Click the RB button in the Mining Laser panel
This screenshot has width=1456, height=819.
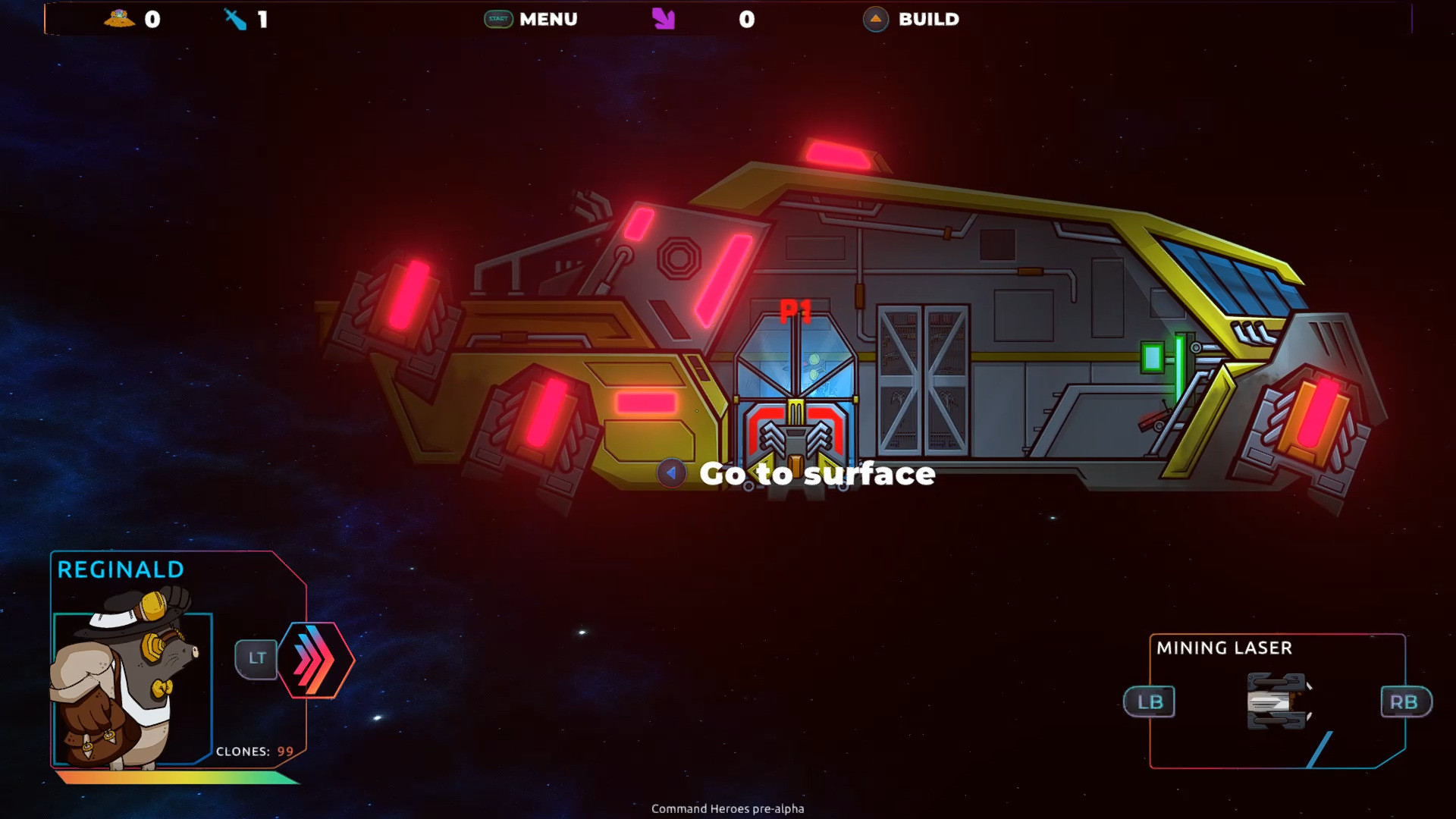1404,702
